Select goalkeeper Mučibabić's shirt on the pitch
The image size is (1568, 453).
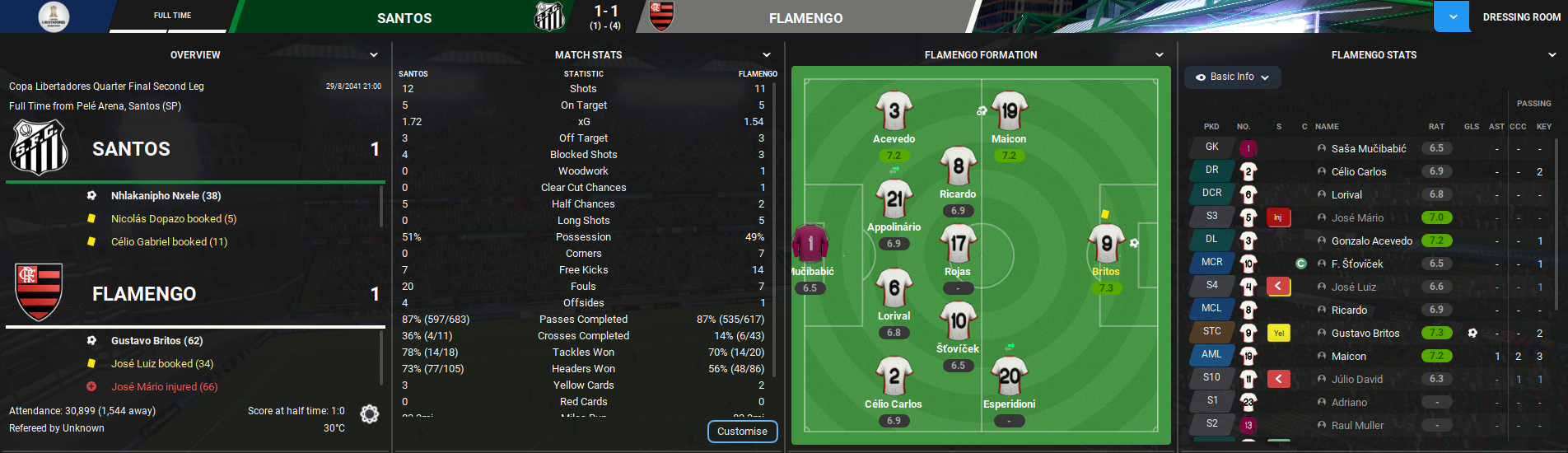point(810,244)
